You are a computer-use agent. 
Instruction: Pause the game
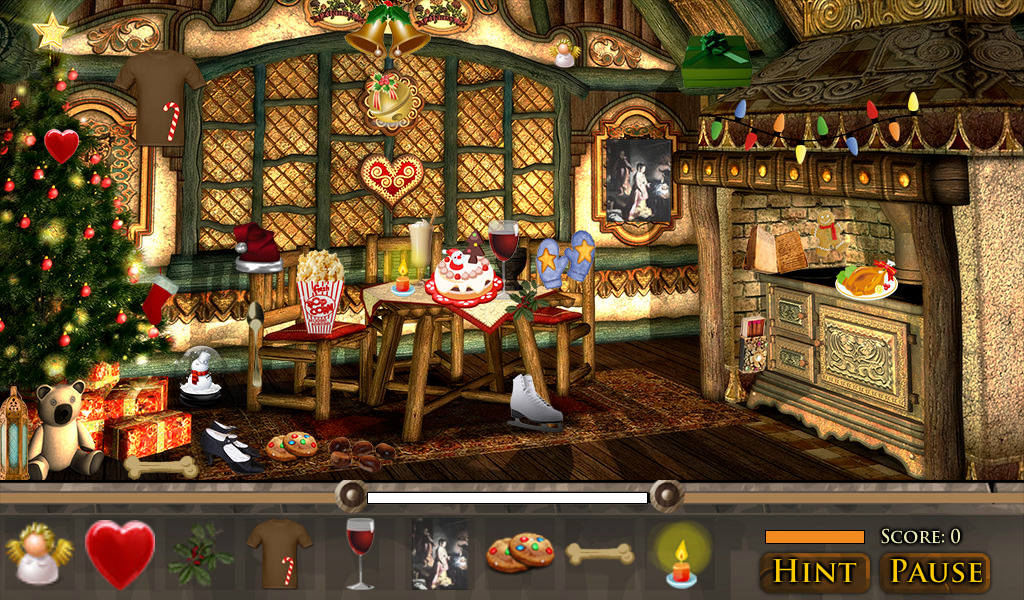936,572
